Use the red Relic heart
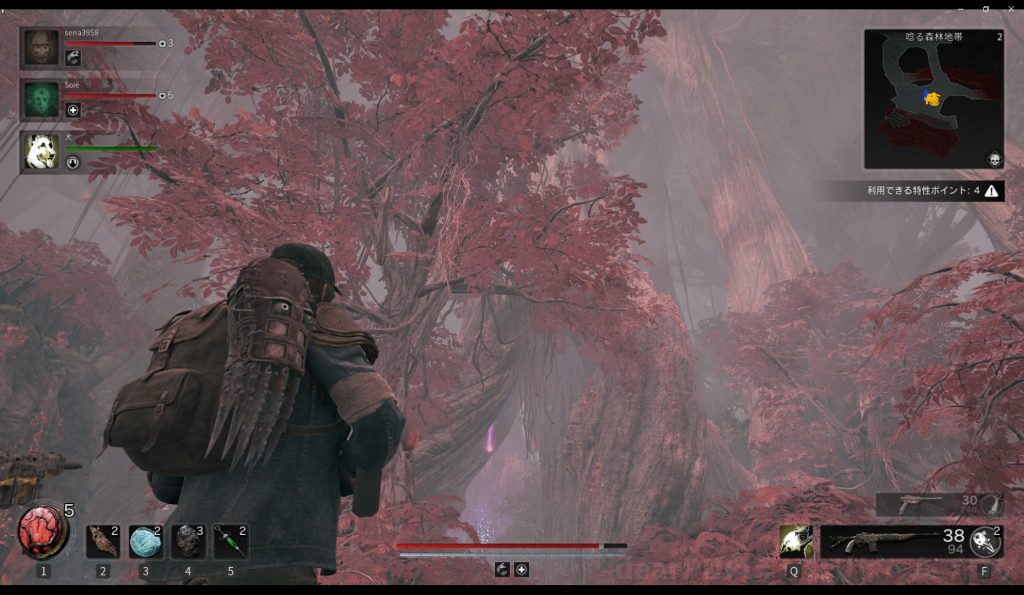The width and height of the screenshot is (1024, 595). [x=42, y=532]
